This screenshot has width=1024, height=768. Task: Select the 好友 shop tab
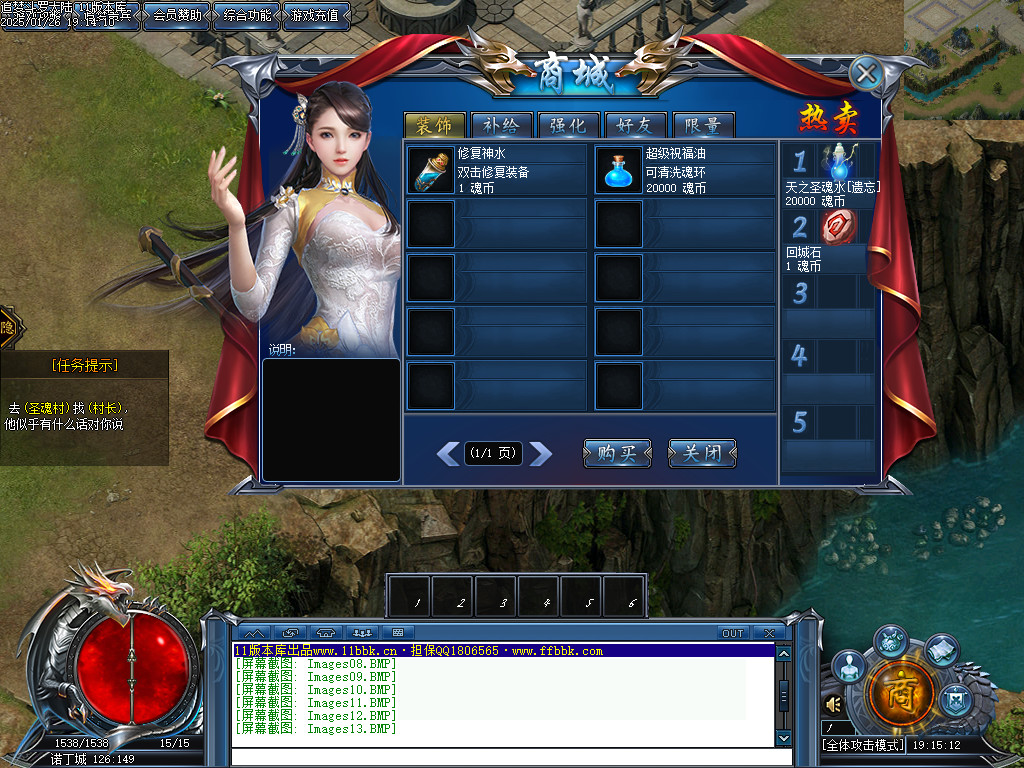636,126
